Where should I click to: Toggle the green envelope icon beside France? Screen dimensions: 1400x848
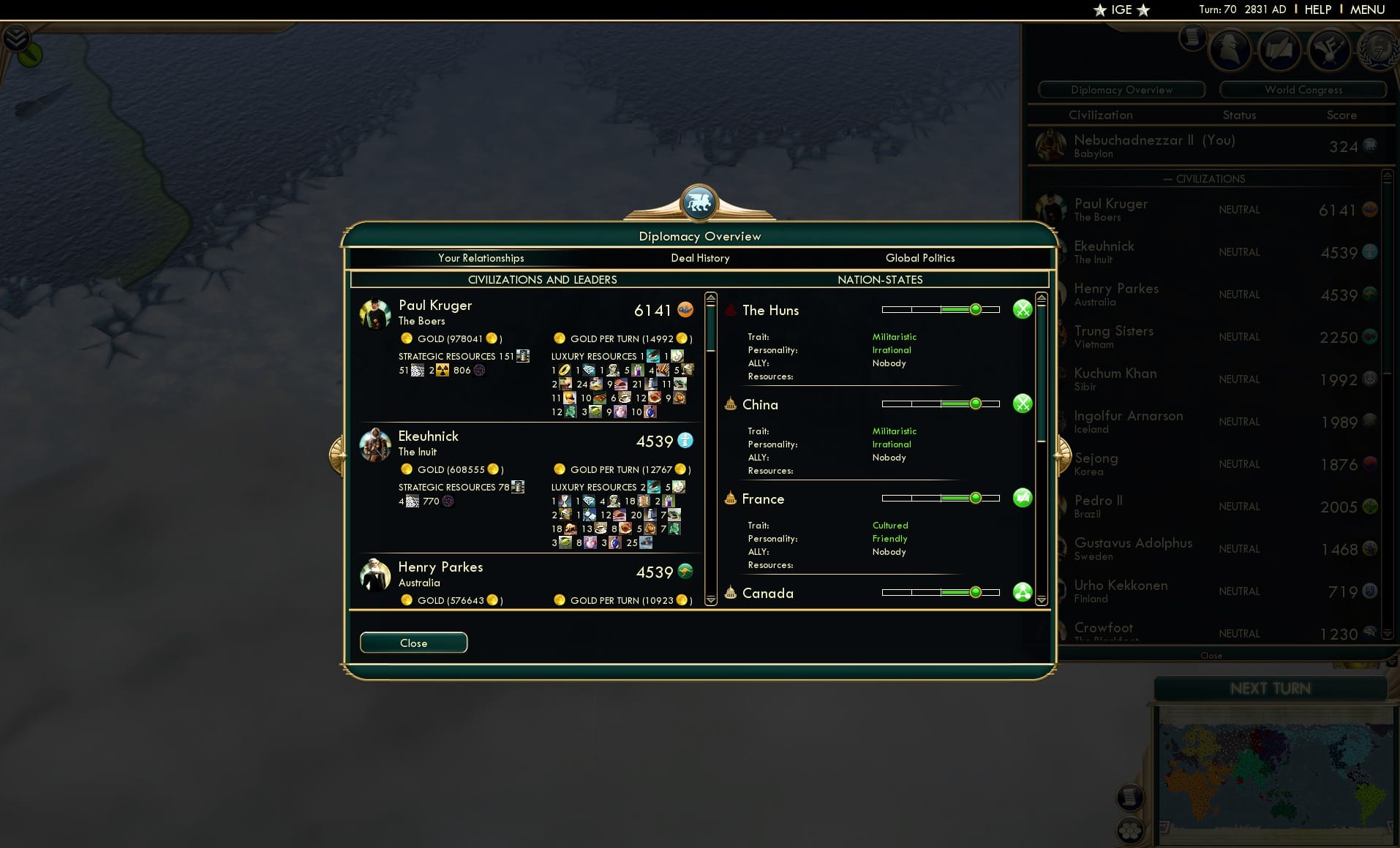pos(1023,498)
